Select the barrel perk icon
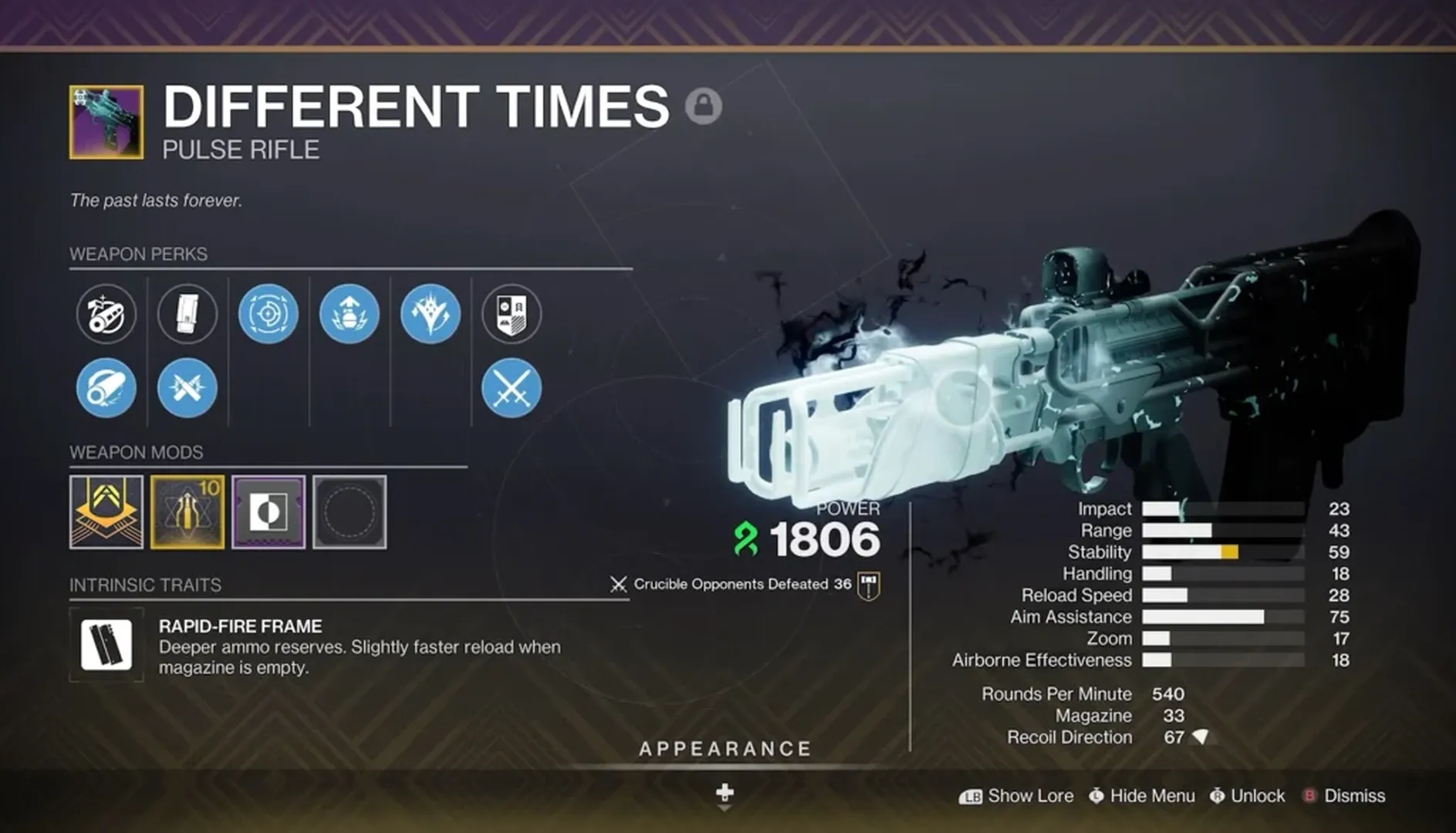This screenshot has height=833, width=1456. click(x=106, y=315)
